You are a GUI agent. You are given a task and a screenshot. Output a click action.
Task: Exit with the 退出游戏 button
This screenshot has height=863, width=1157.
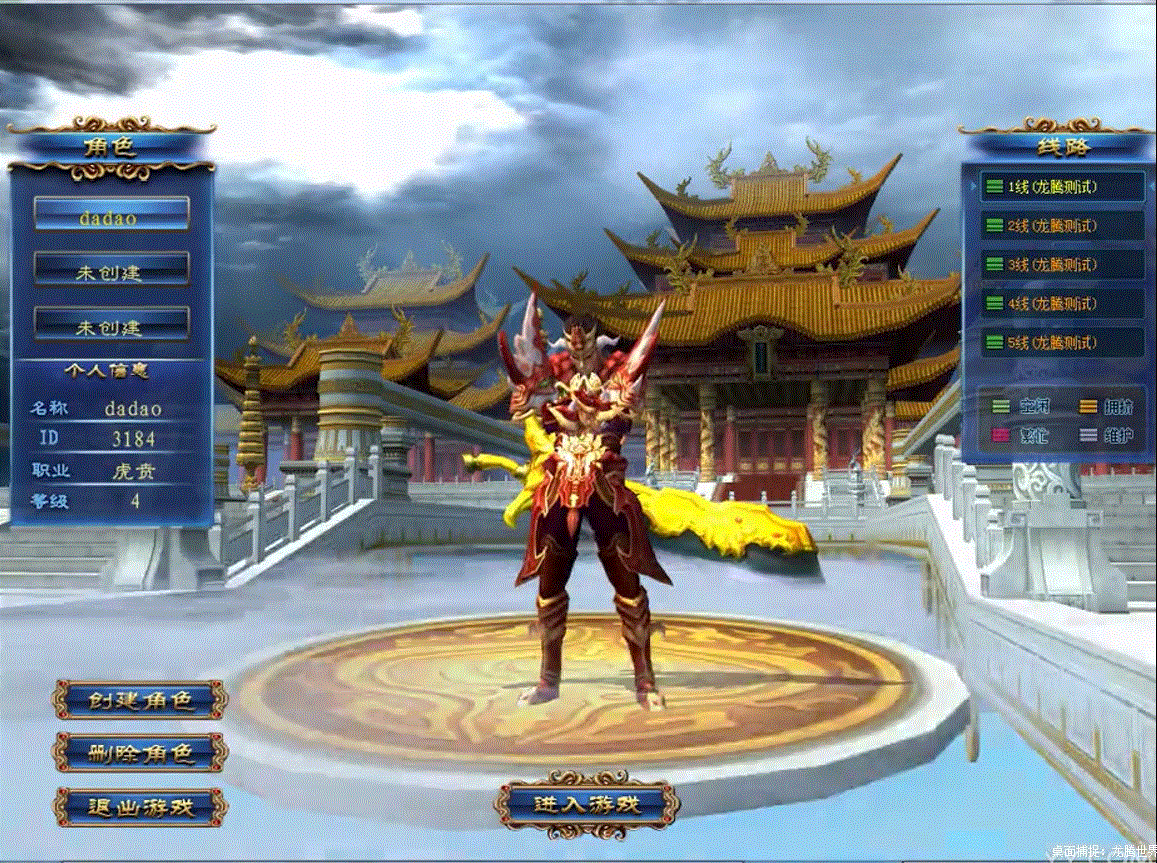(x=138, y=806)
